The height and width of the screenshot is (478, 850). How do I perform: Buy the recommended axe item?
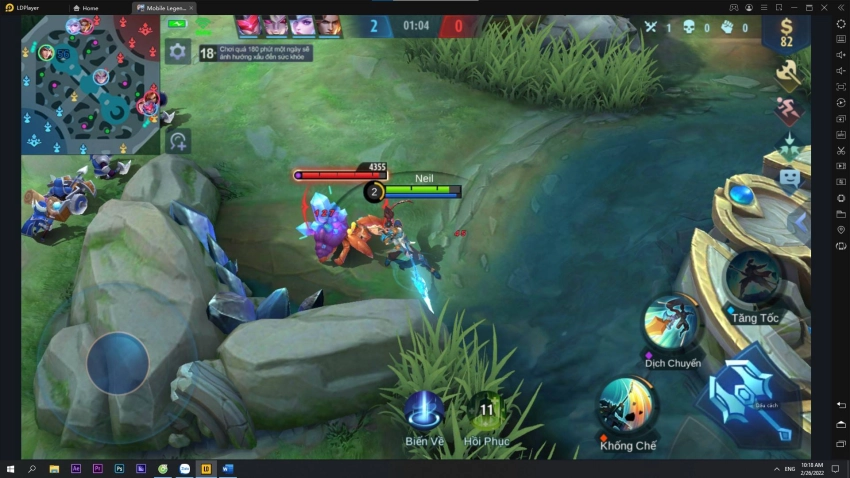788,72
